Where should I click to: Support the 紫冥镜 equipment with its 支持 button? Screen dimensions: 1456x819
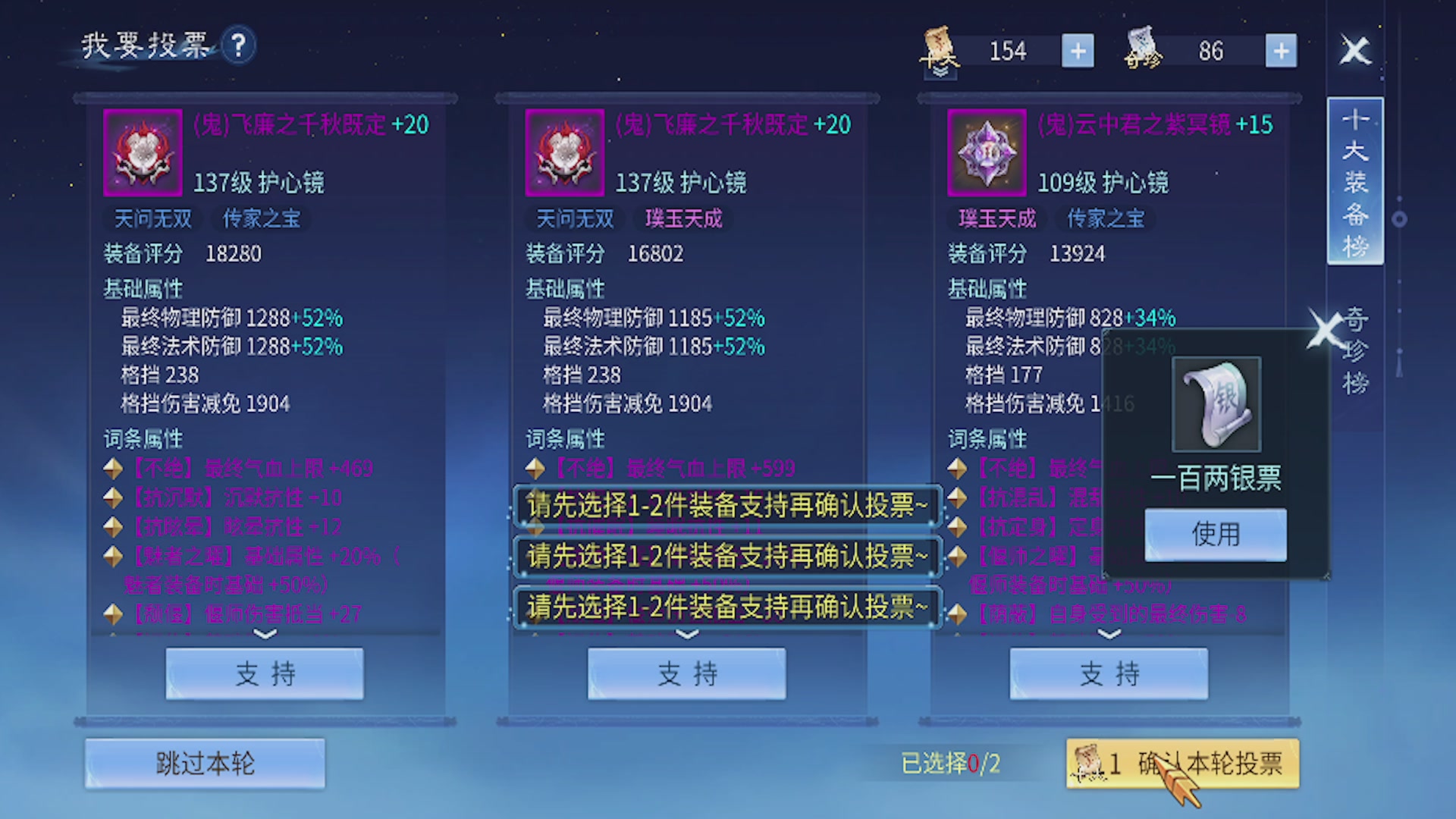click(1109, 673)
